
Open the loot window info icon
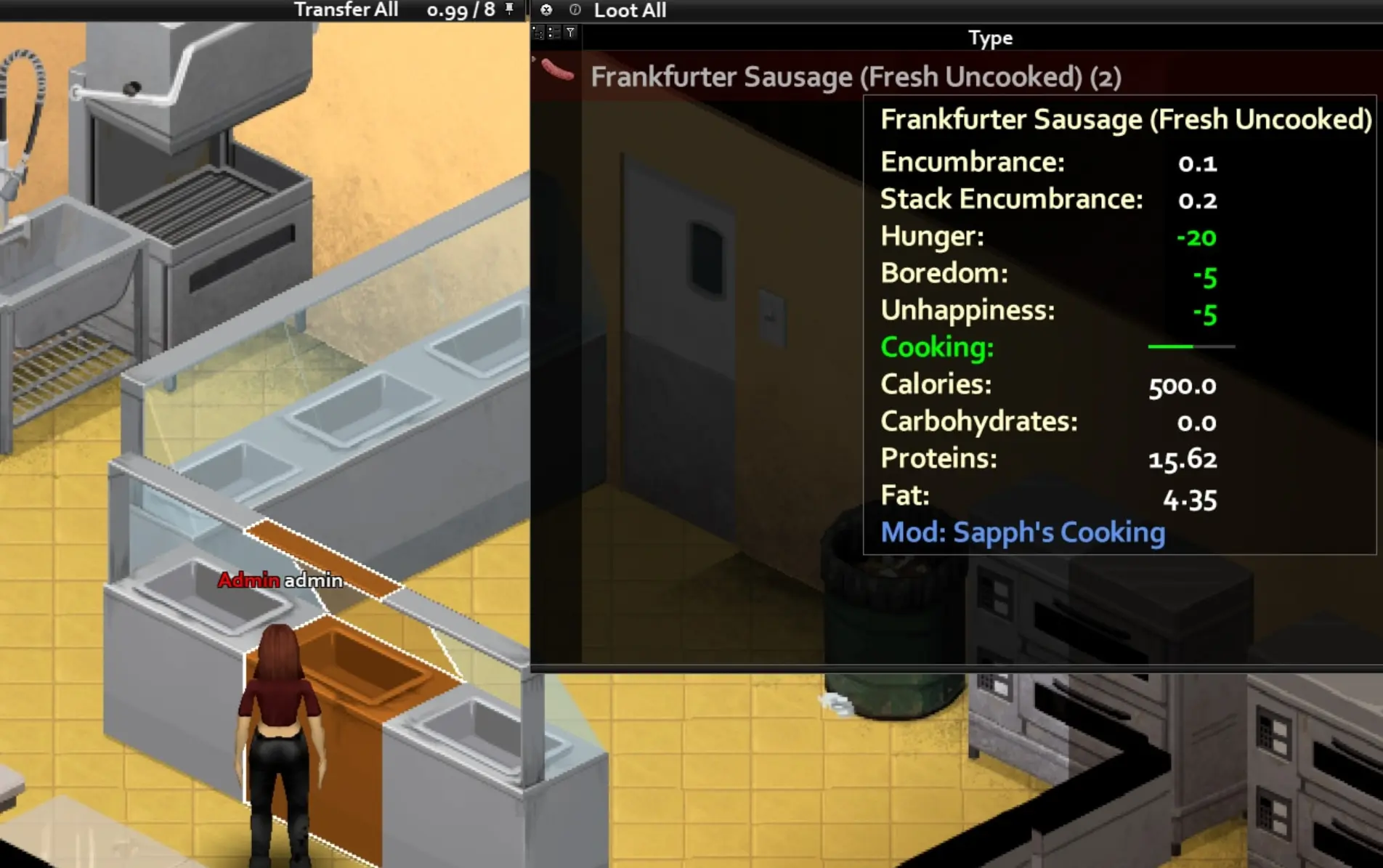575,9
